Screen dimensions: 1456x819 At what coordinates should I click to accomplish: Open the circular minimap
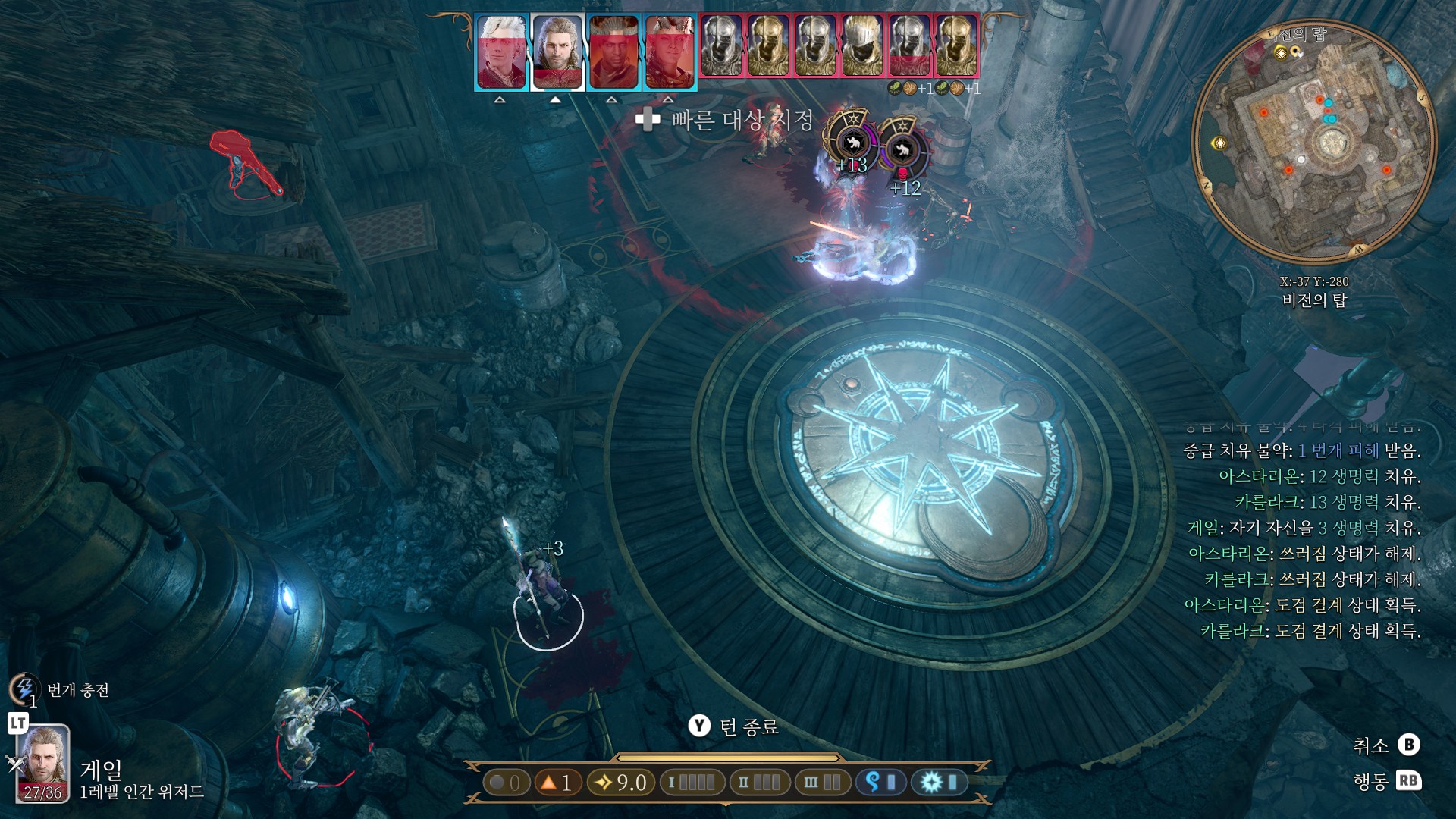tap(1314, 142)
